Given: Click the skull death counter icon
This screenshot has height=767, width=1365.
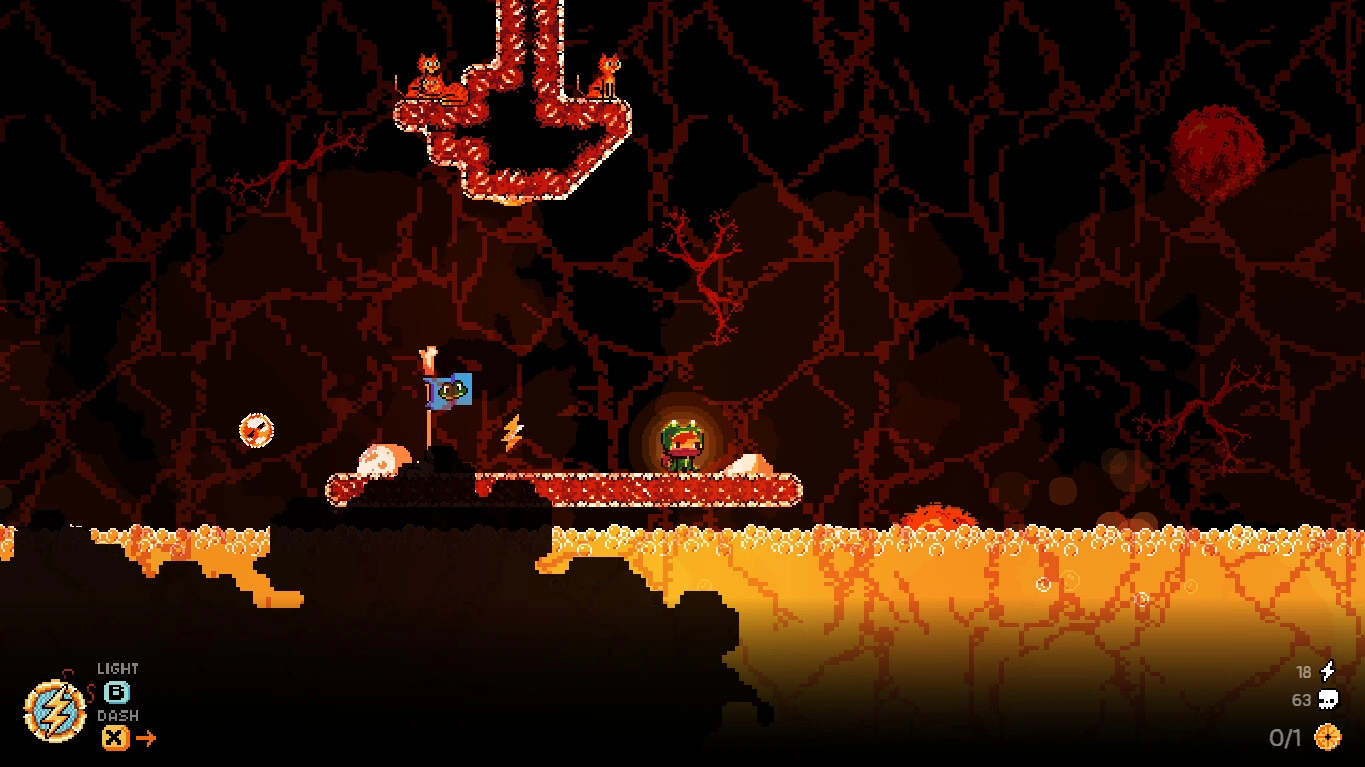Looking at the screenshot, I should tap(1330, 700).
